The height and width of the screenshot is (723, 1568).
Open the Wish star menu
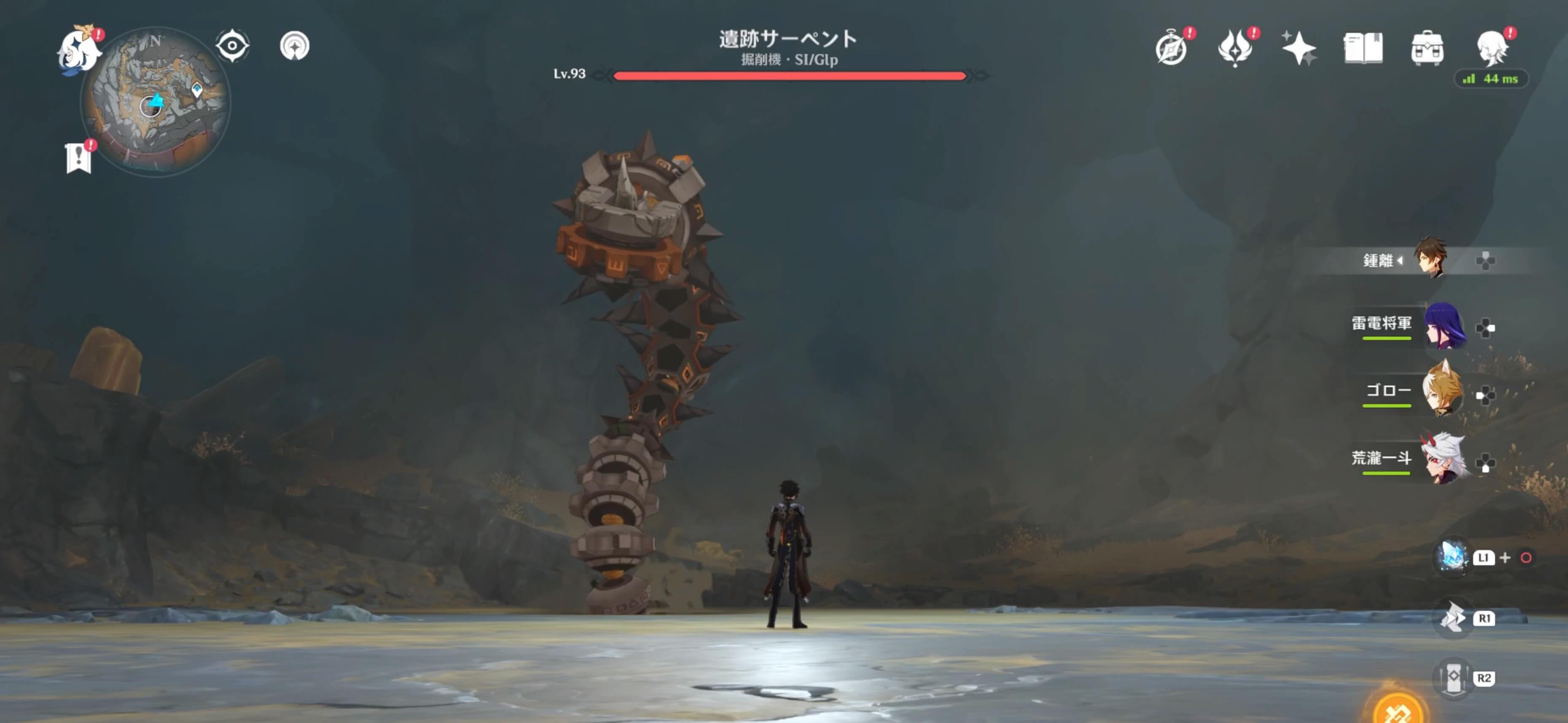(x=1299, y=49)
